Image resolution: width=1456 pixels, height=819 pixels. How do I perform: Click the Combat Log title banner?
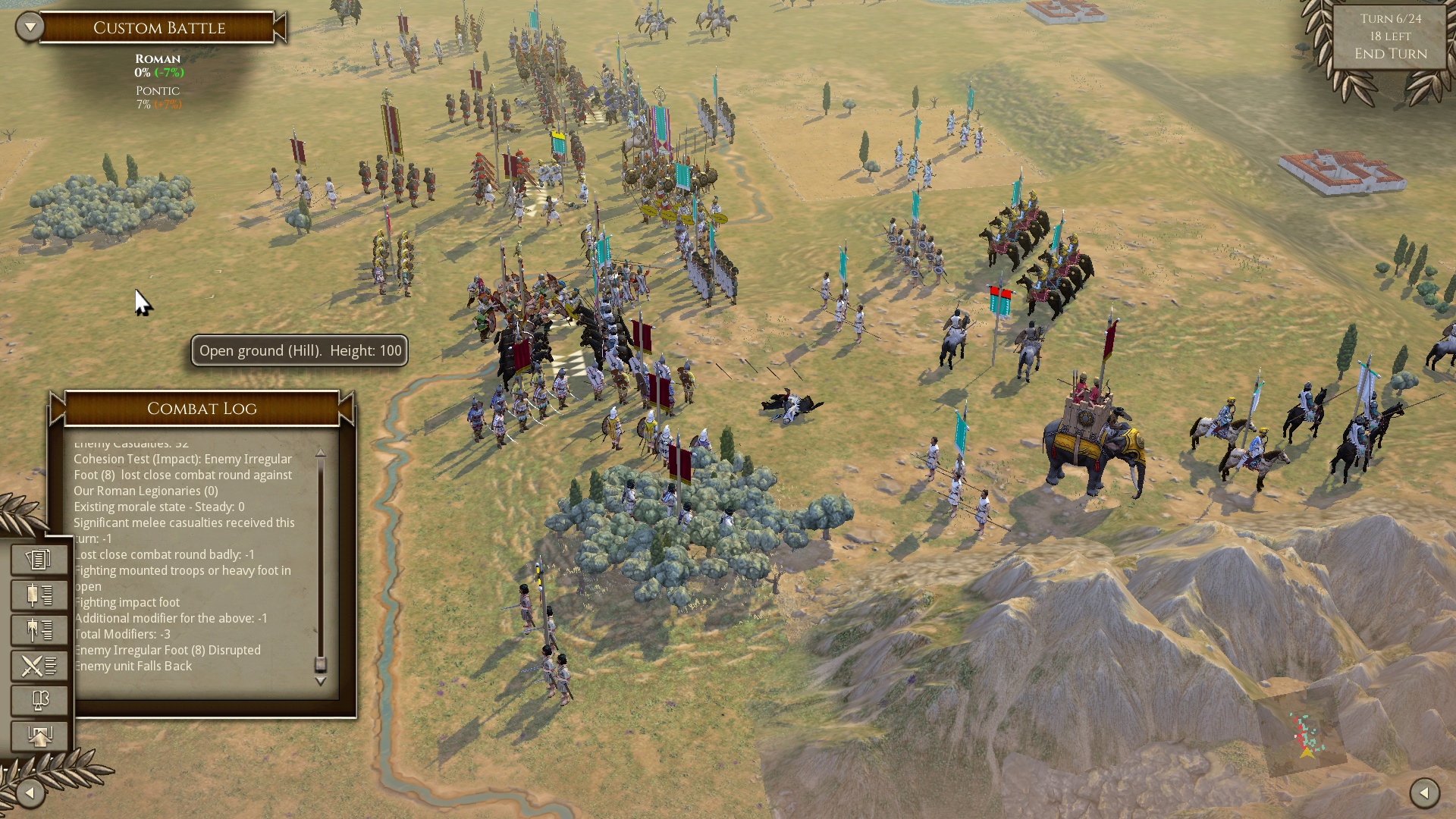coord(202,409)
